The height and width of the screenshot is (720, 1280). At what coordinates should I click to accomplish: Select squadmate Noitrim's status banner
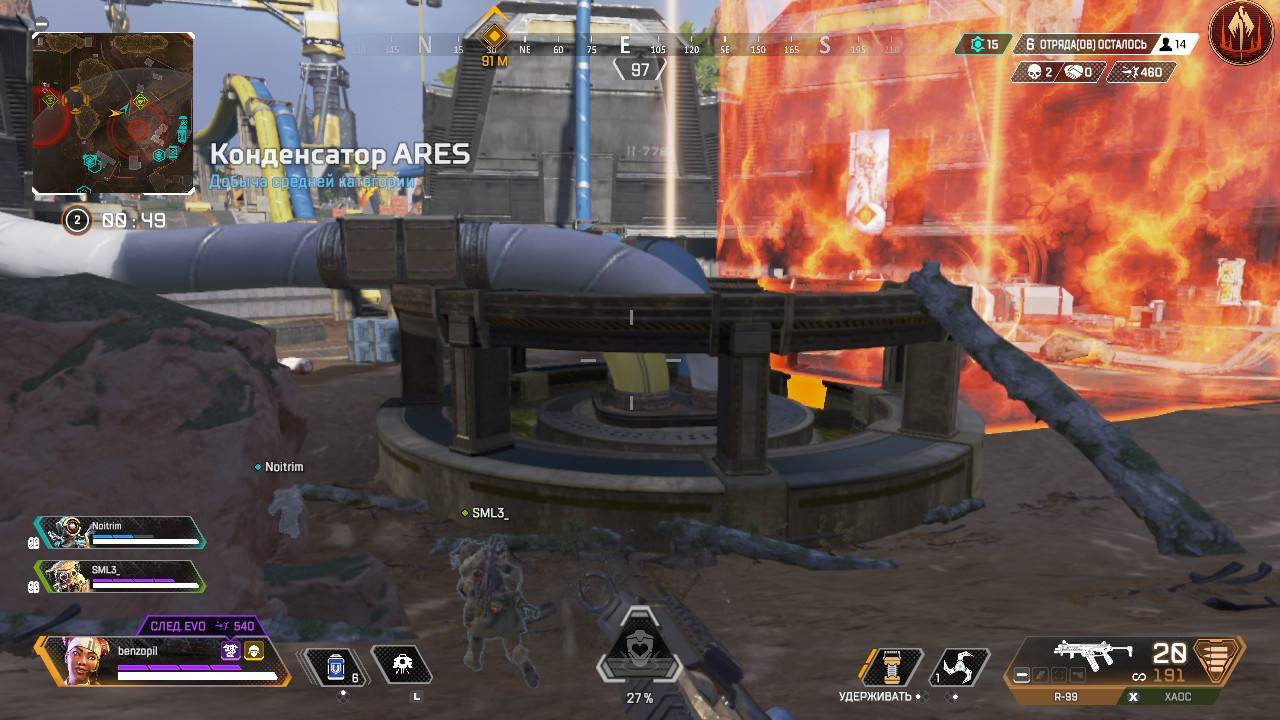[x=120, y=532]
